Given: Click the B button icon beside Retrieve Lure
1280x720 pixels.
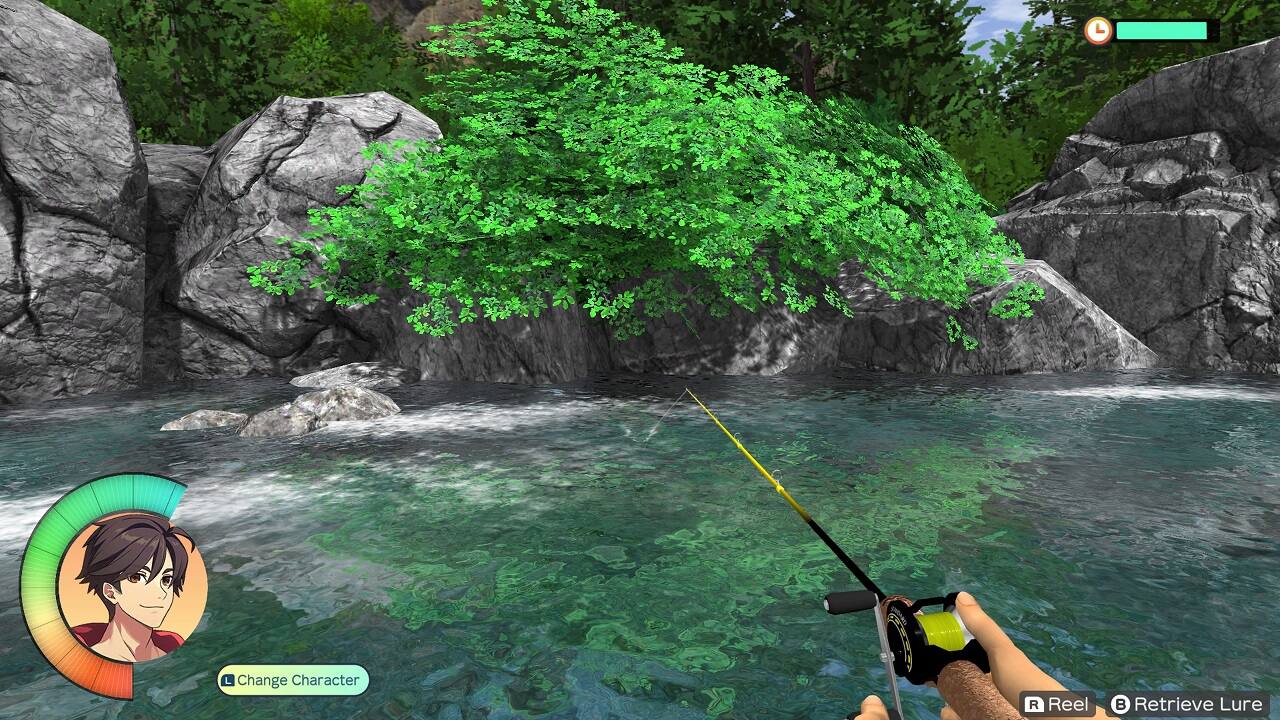Looking at the screenshot, I should coord(1122,703).
